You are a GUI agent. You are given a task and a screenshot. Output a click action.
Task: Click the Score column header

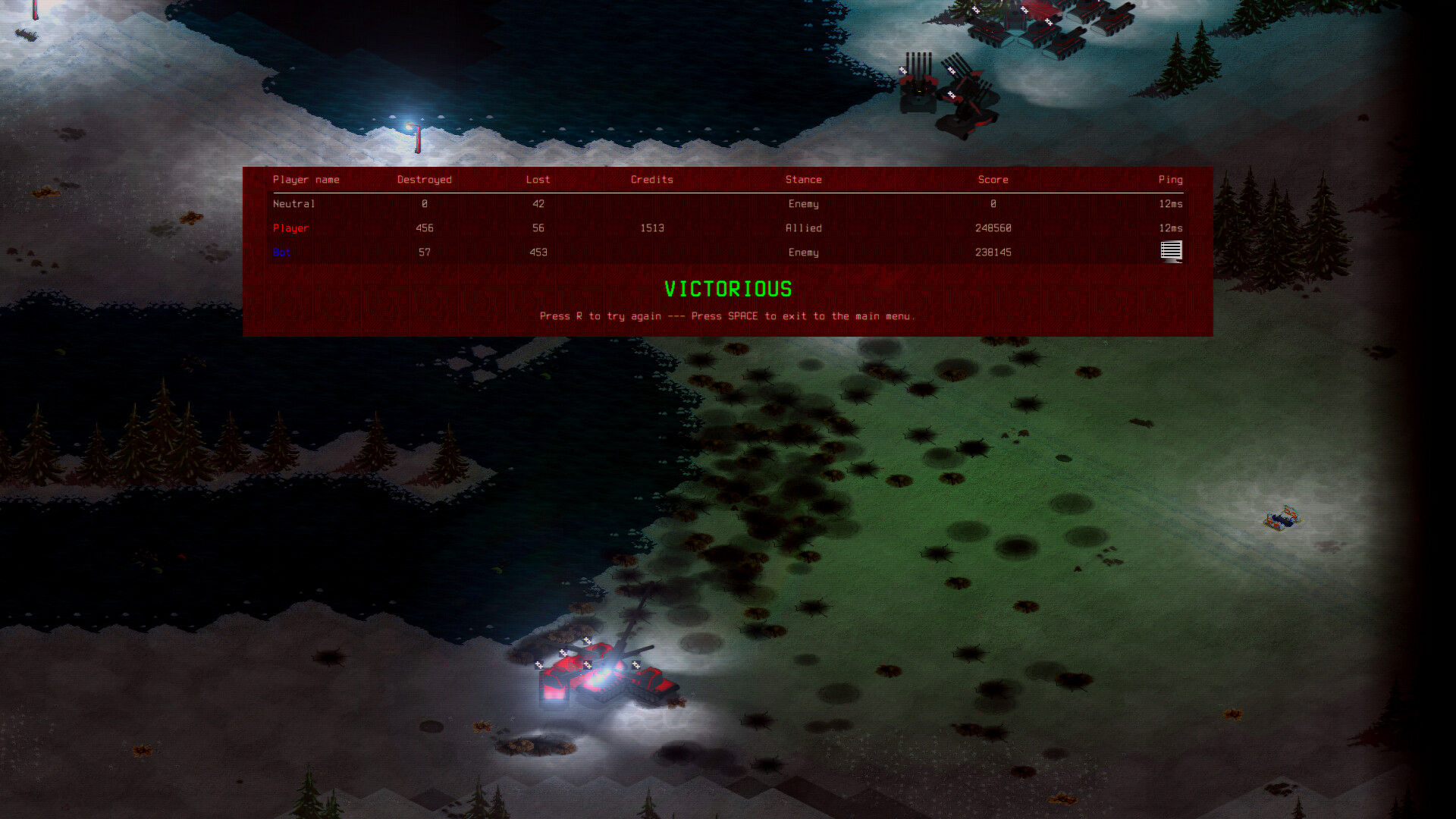tap(993, 180)
